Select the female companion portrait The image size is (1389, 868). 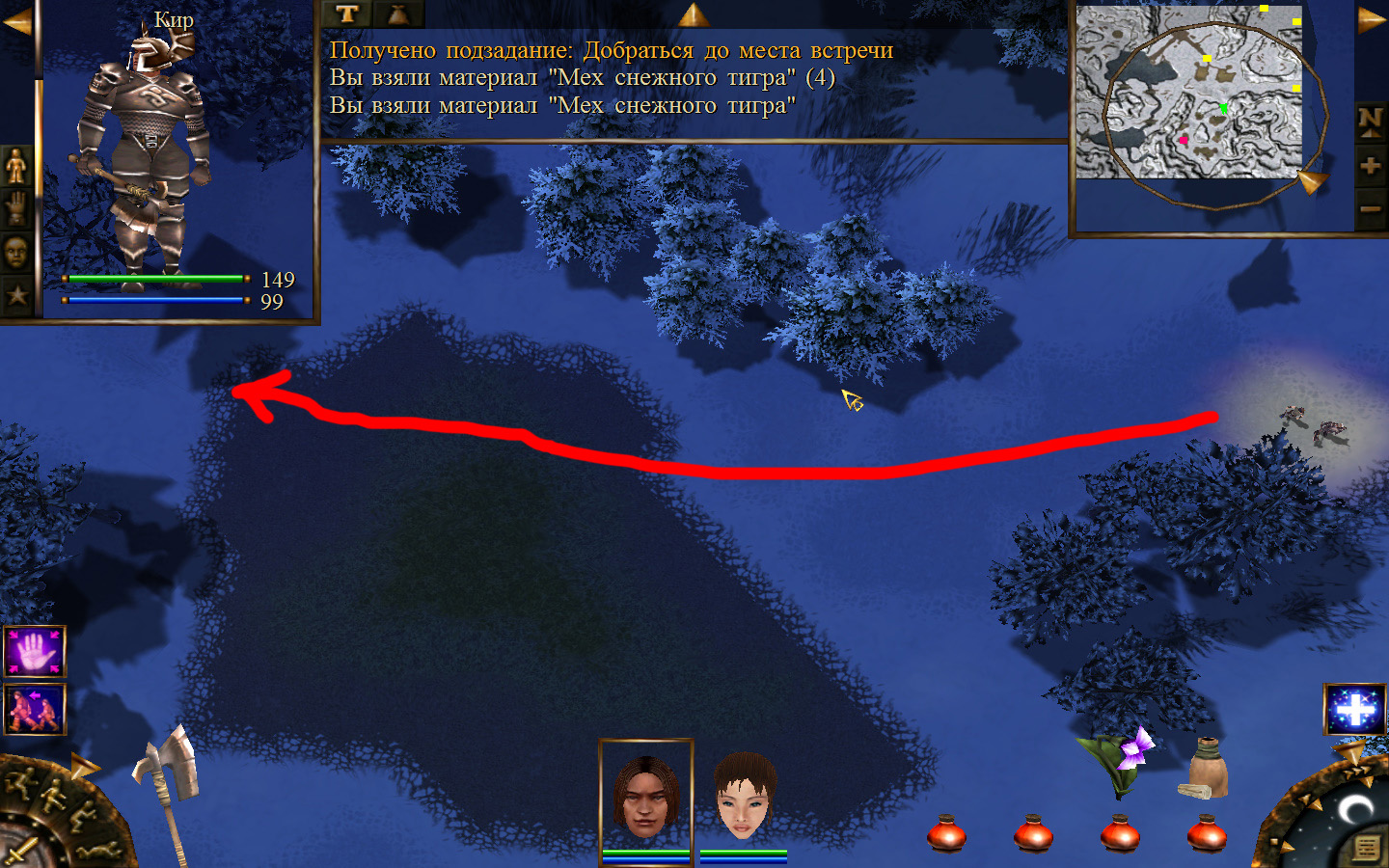[x=744, y=796]
